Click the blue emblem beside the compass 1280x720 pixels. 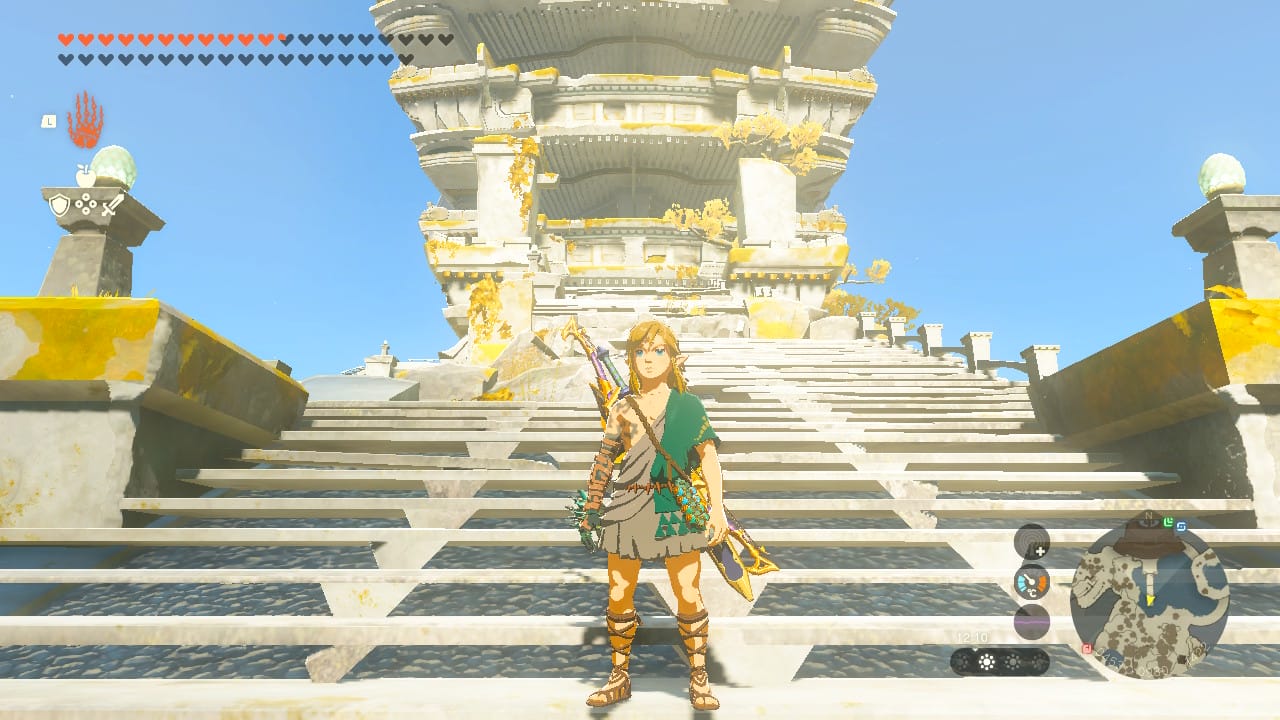click(1183, 527)
